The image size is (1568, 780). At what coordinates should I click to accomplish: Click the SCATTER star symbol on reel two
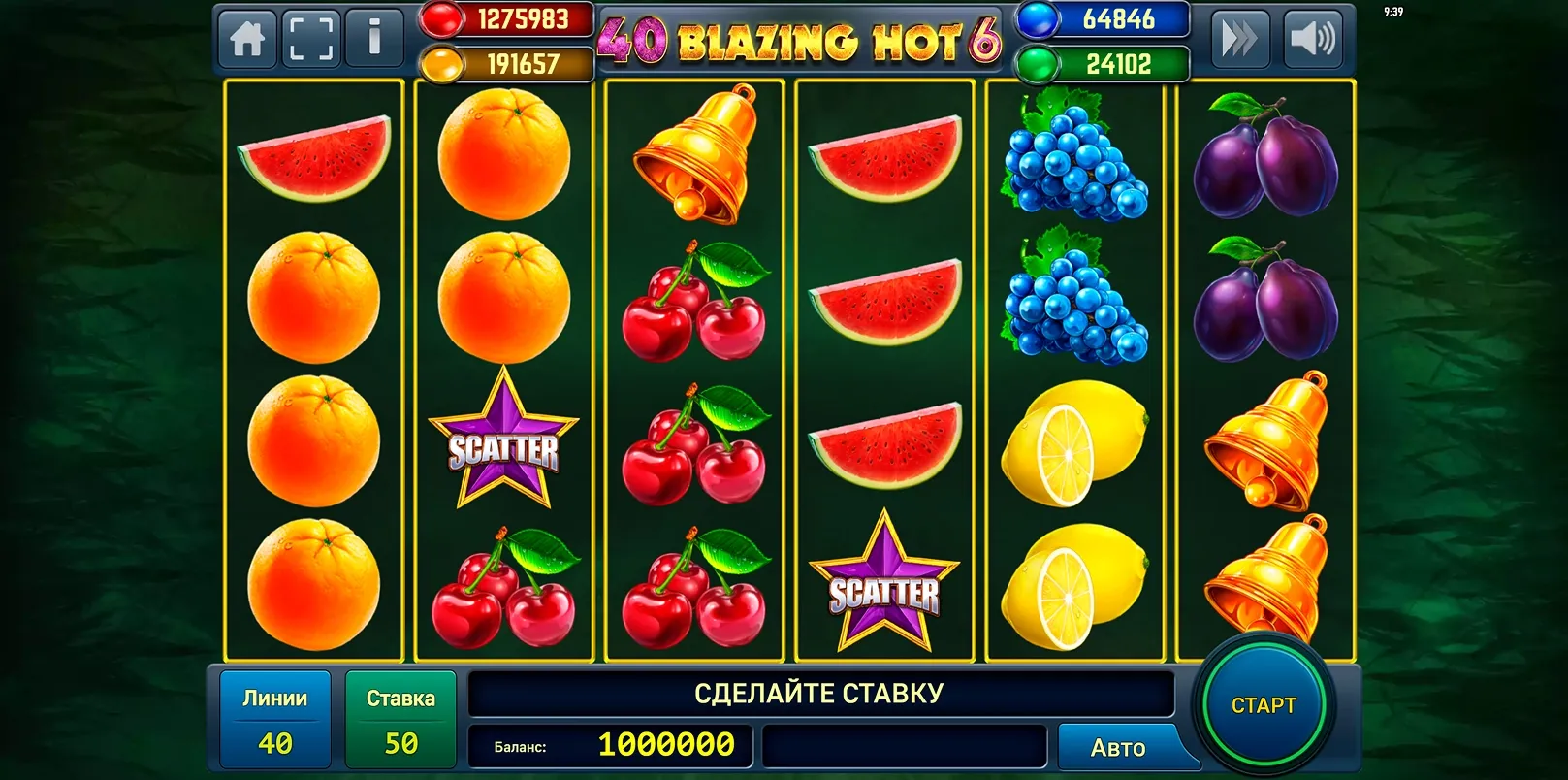point(503,447)
